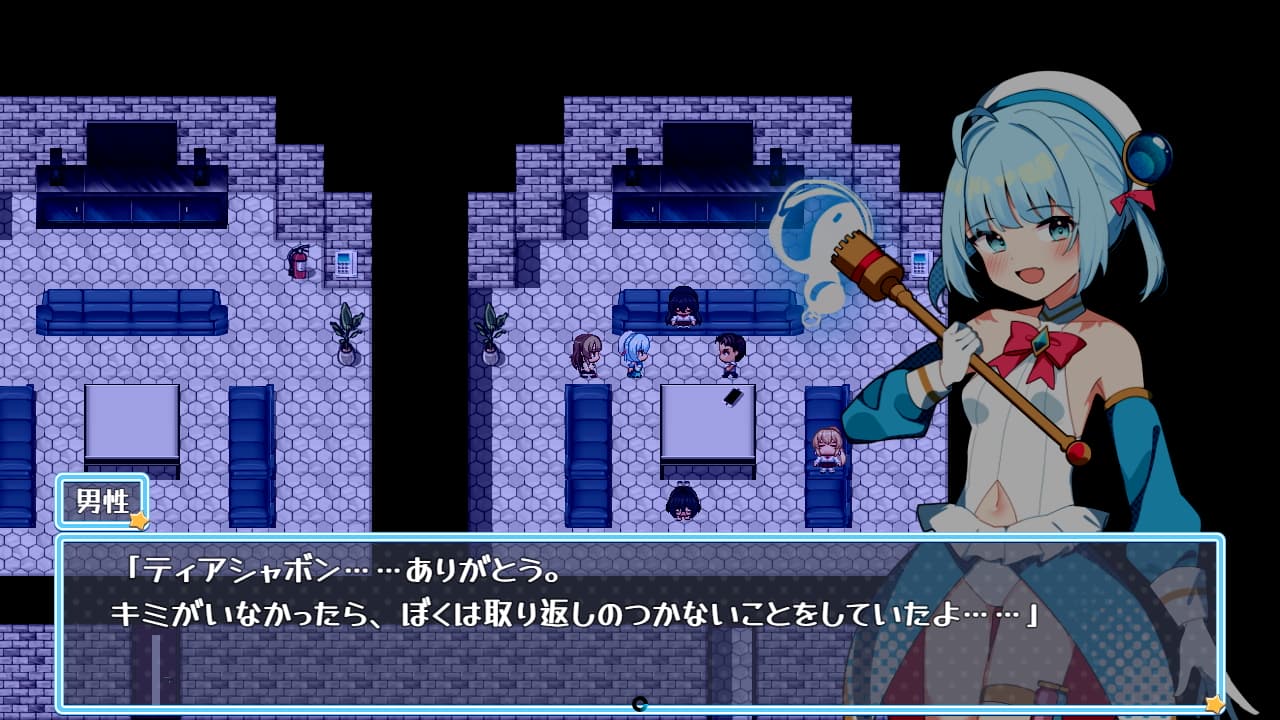Click the wall-mounted keypad panel

(345, 266)
